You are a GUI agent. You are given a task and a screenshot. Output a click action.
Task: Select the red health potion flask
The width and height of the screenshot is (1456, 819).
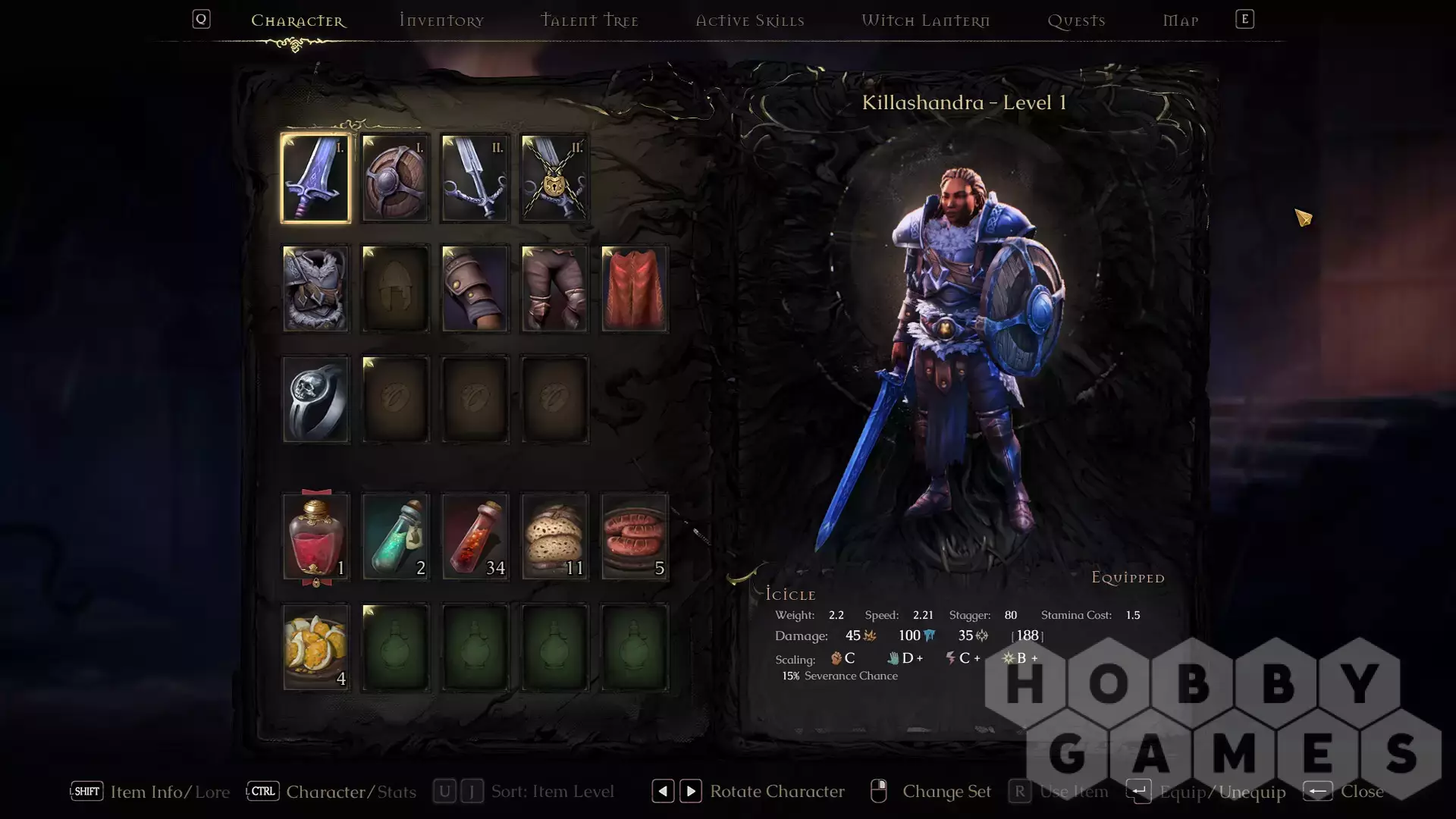coord(315,537)
